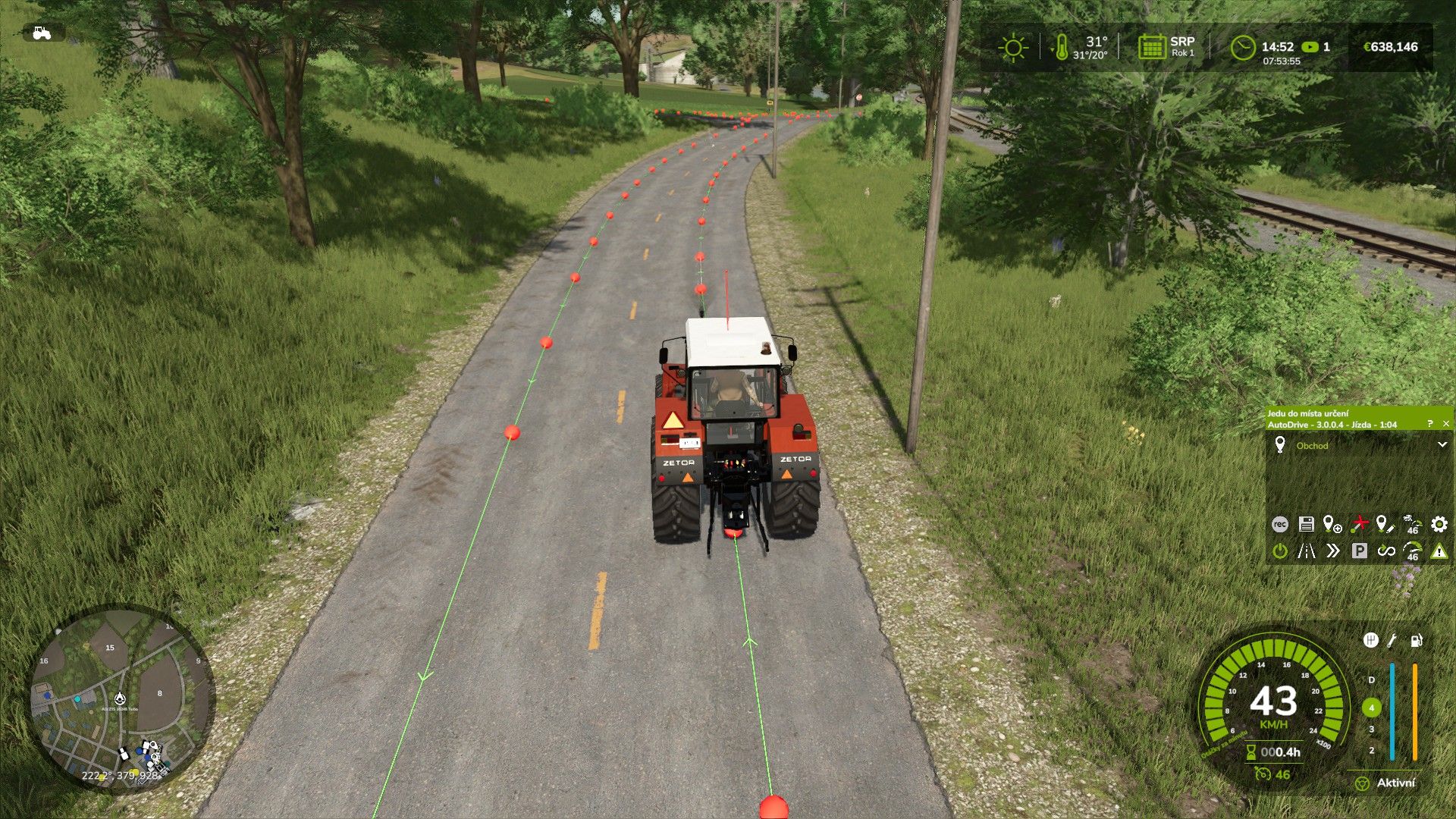Toggle AutoDrive with the power button
The image size is (1456, 819).
1280,551
